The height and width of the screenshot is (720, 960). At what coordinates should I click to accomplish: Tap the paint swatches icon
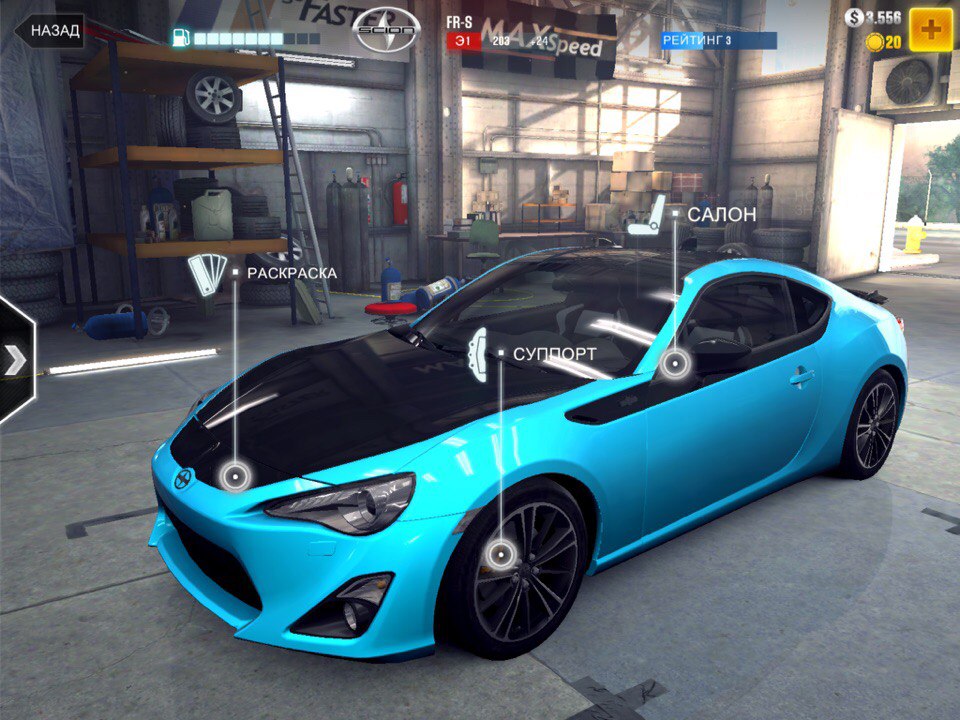[207, 274]
